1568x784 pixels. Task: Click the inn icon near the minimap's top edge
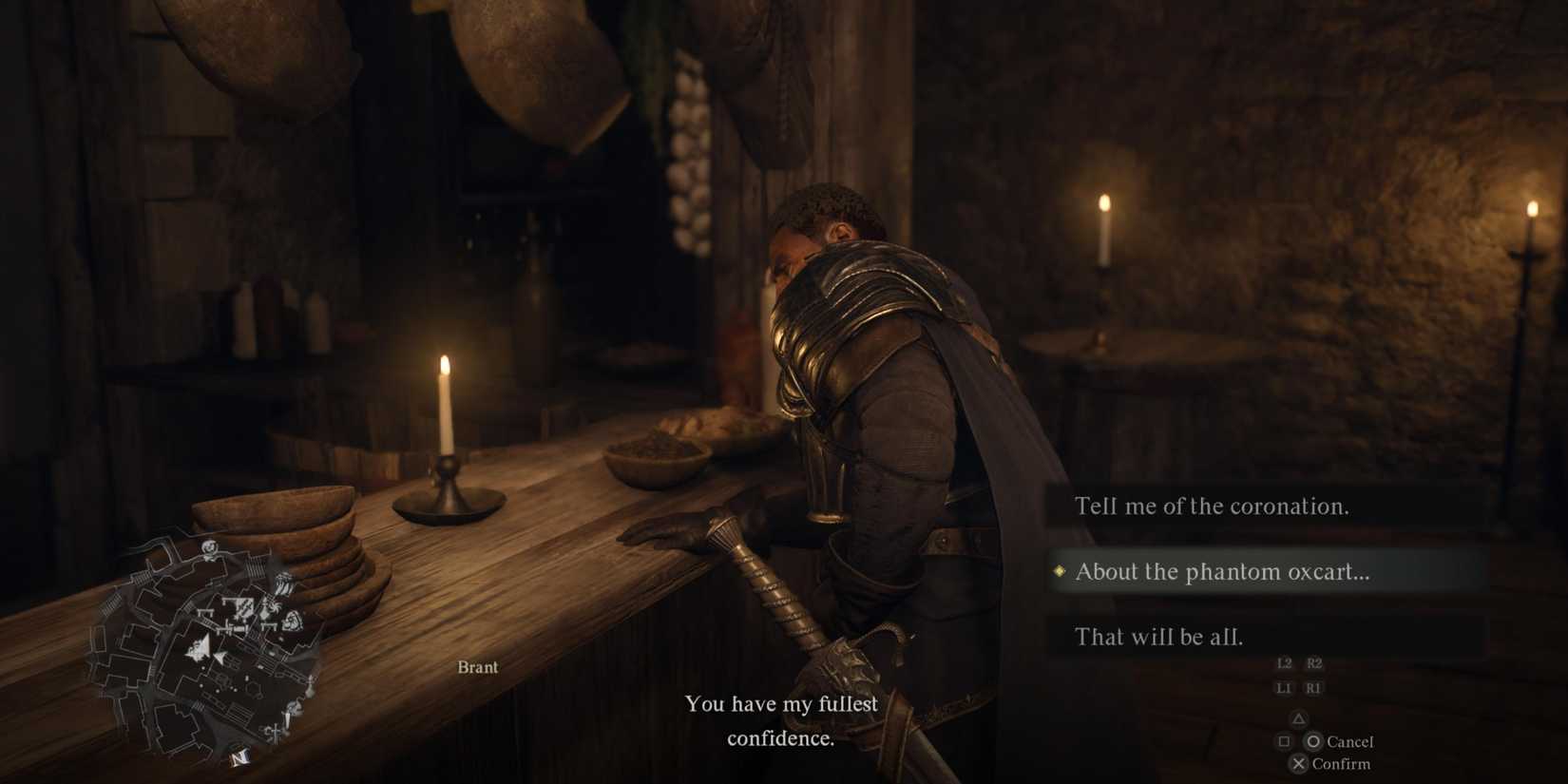[x=209, y=546]
